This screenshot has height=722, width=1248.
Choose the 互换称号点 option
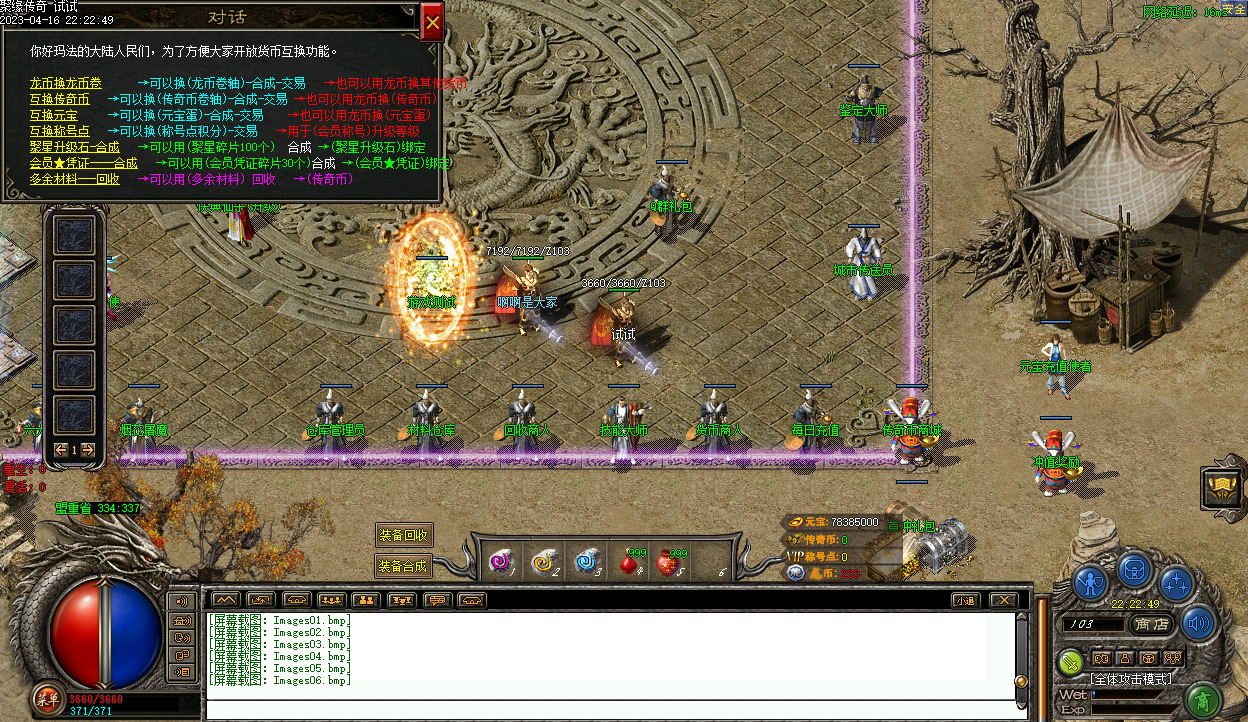[x=59, y=131]
